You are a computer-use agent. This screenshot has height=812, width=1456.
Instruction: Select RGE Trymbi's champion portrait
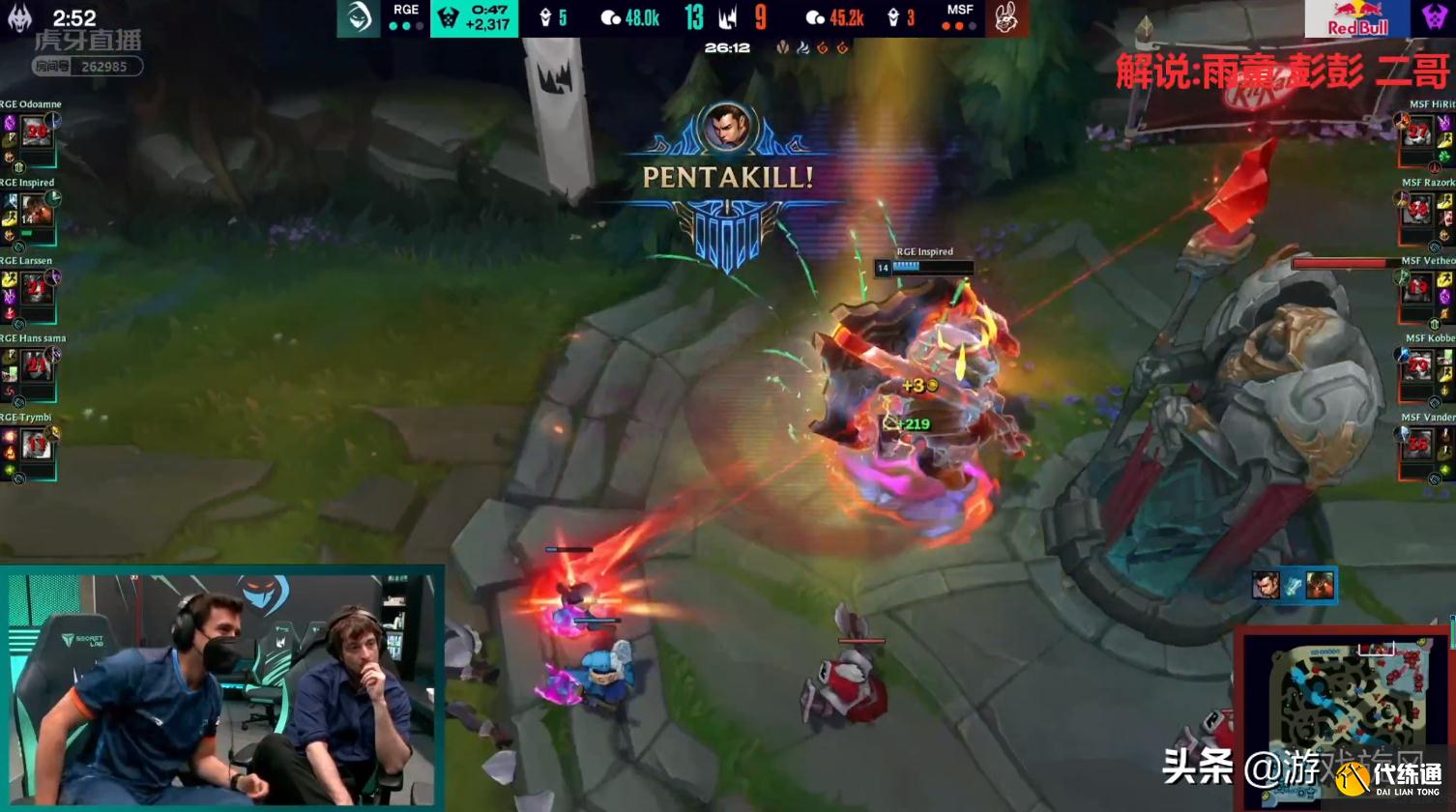[36, 445]
